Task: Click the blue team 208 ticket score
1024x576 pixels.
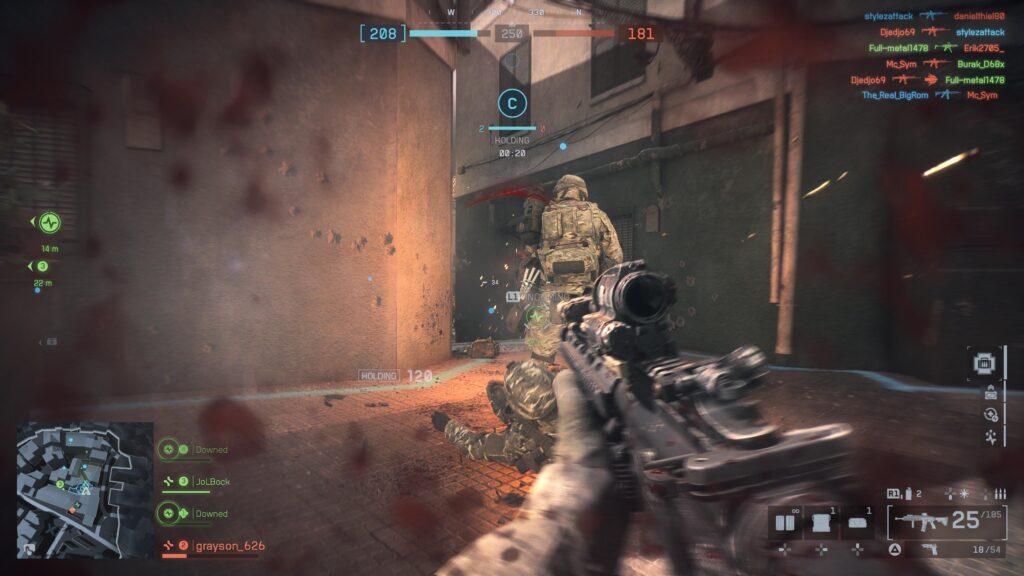Action: [383, 34]
